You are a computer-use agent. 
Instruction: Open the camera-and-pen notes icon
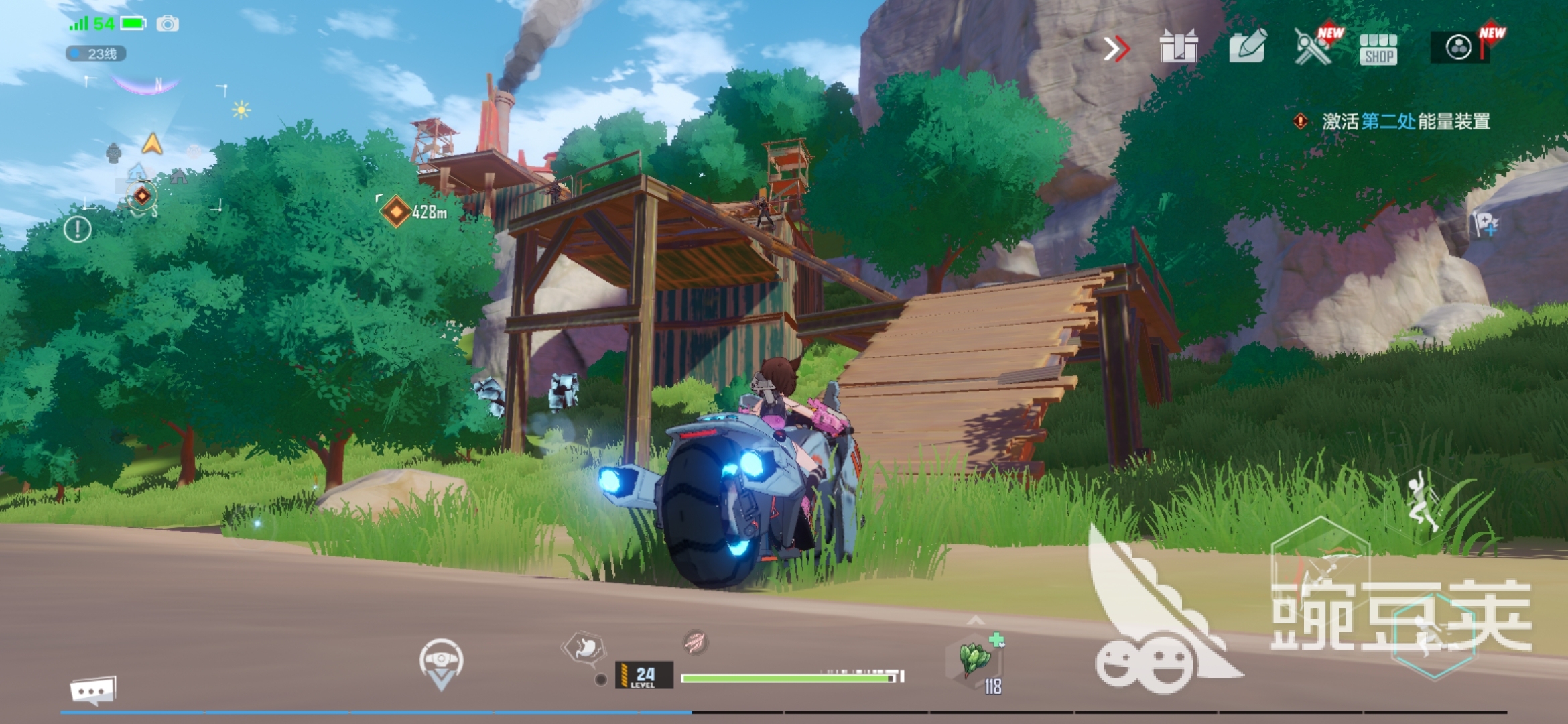point(1246,47)
